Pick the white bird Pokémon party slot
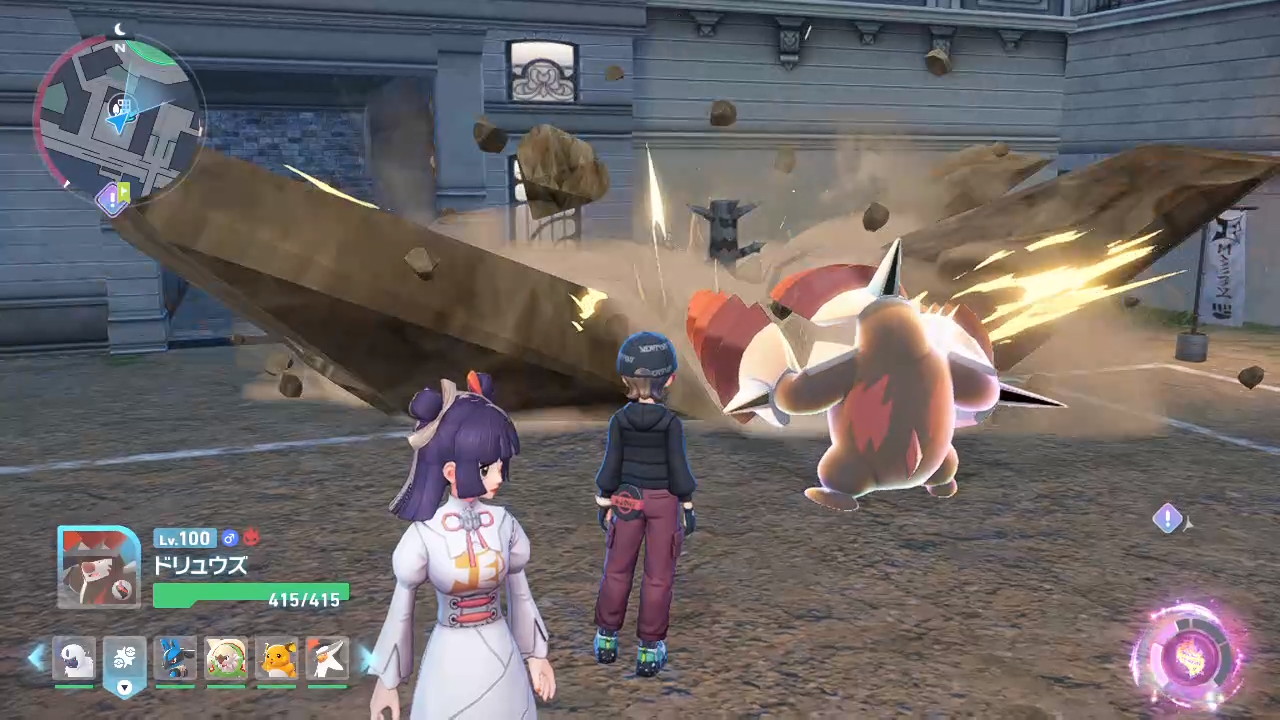This screenshot has height=720, width=1280. (328, 658)
